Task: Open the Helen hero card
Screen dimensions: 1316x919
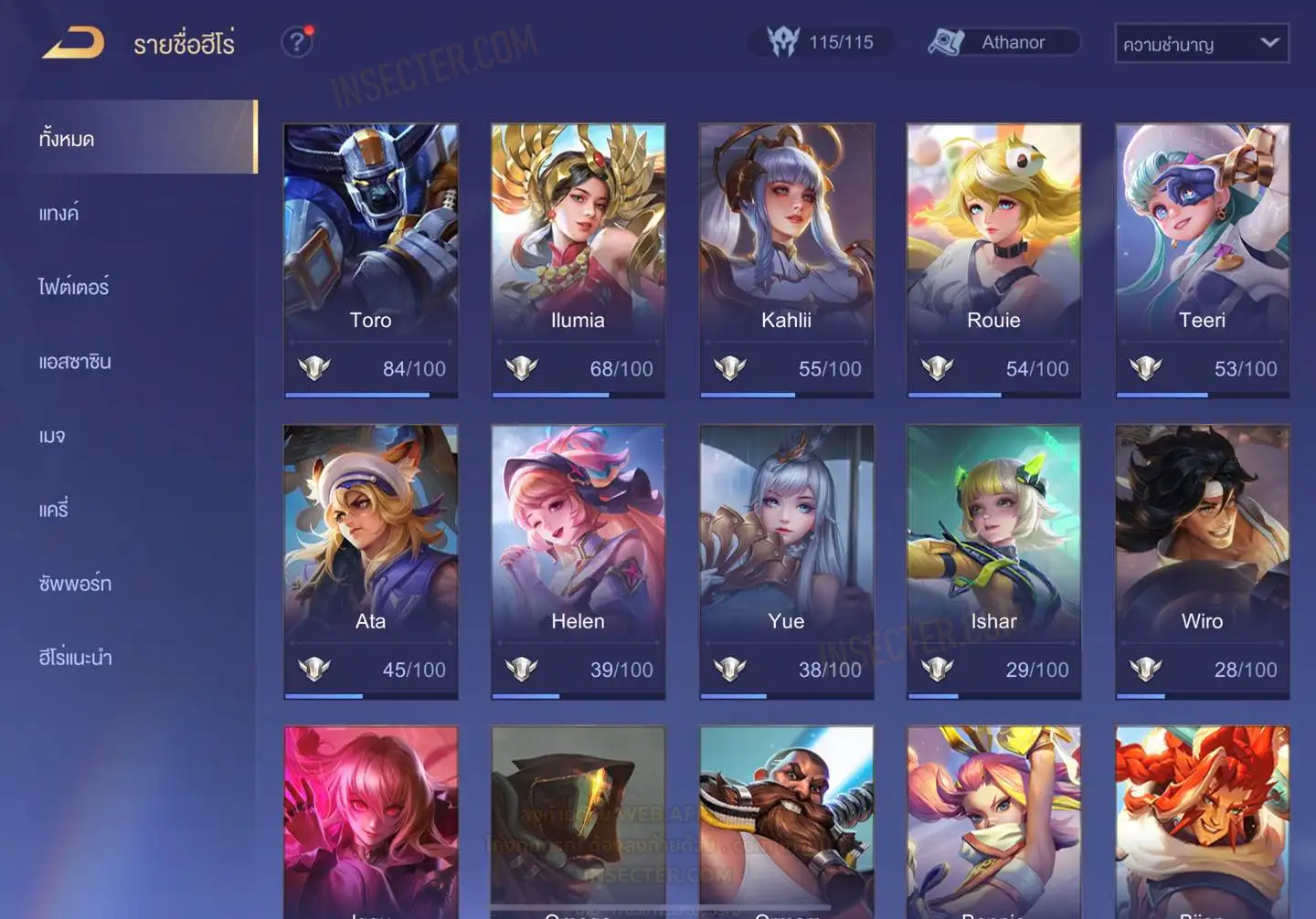Action: point(578,561)
